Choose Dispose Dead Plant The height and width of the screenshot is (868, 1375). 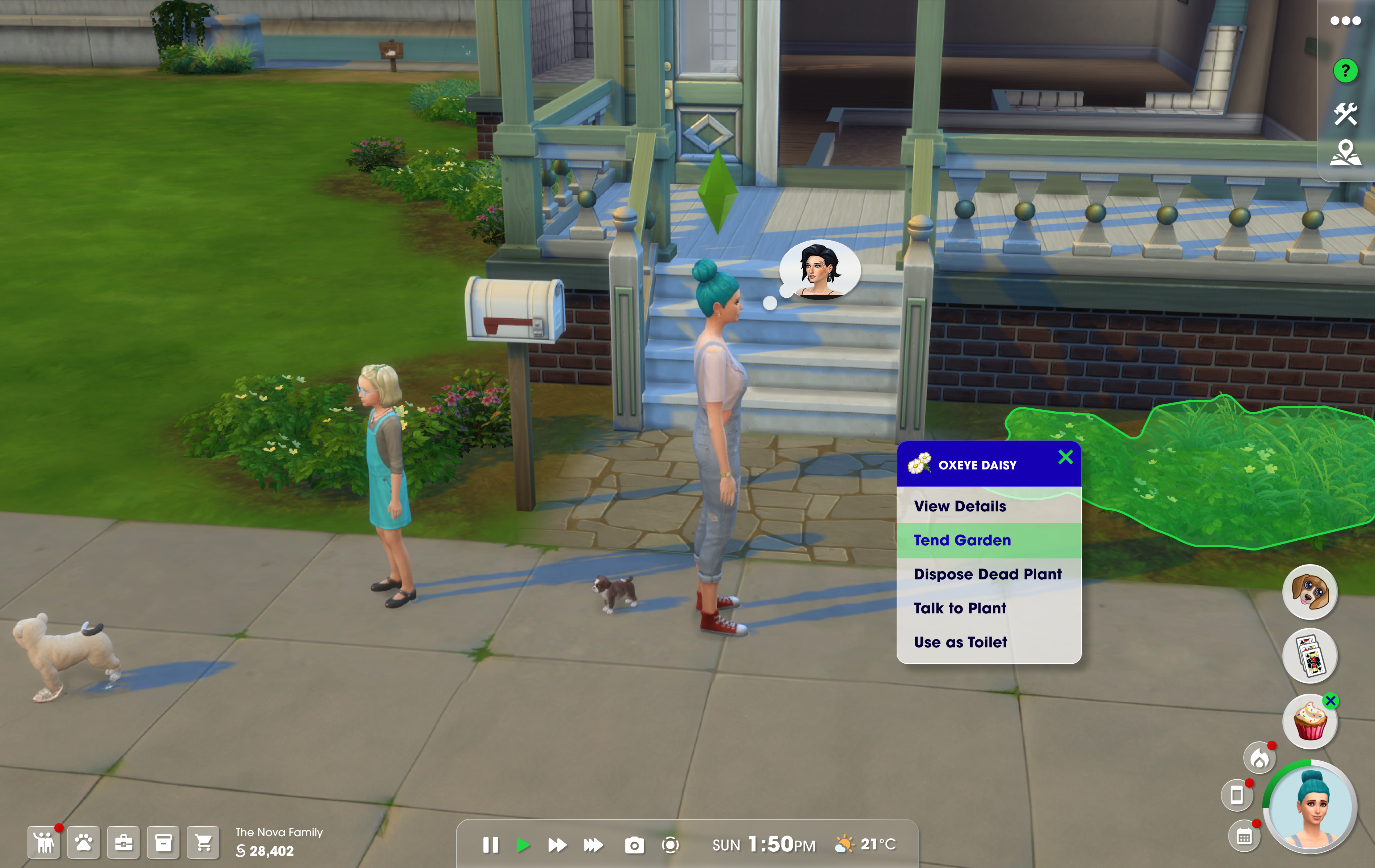click(987, 574)
